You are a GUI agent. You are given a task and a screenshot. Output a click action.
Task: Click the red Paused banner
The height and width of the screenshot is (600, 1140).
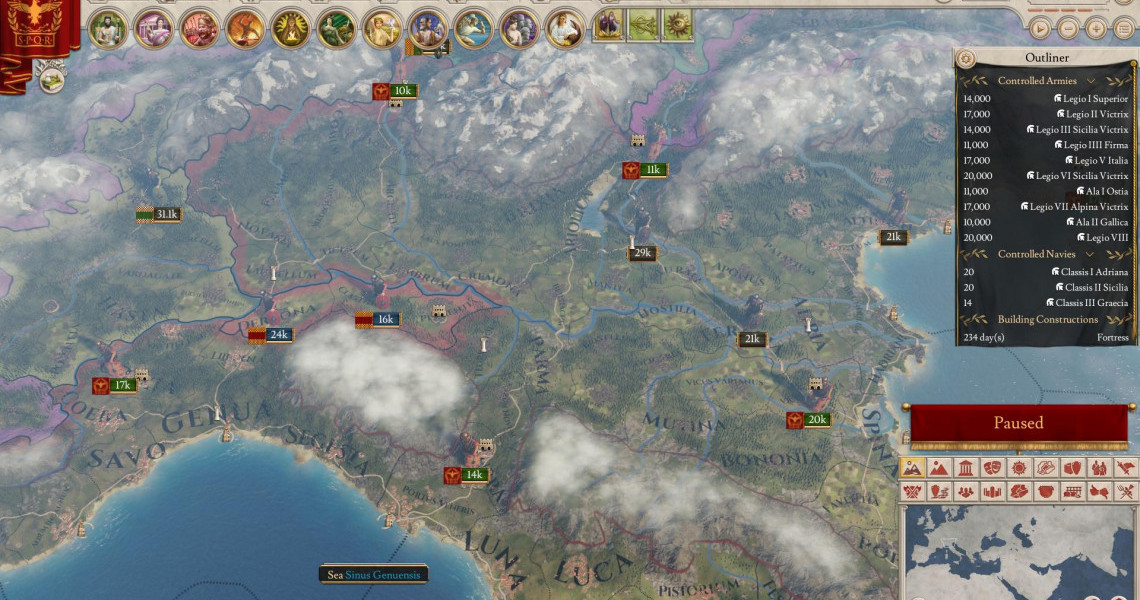[1018, 423]
